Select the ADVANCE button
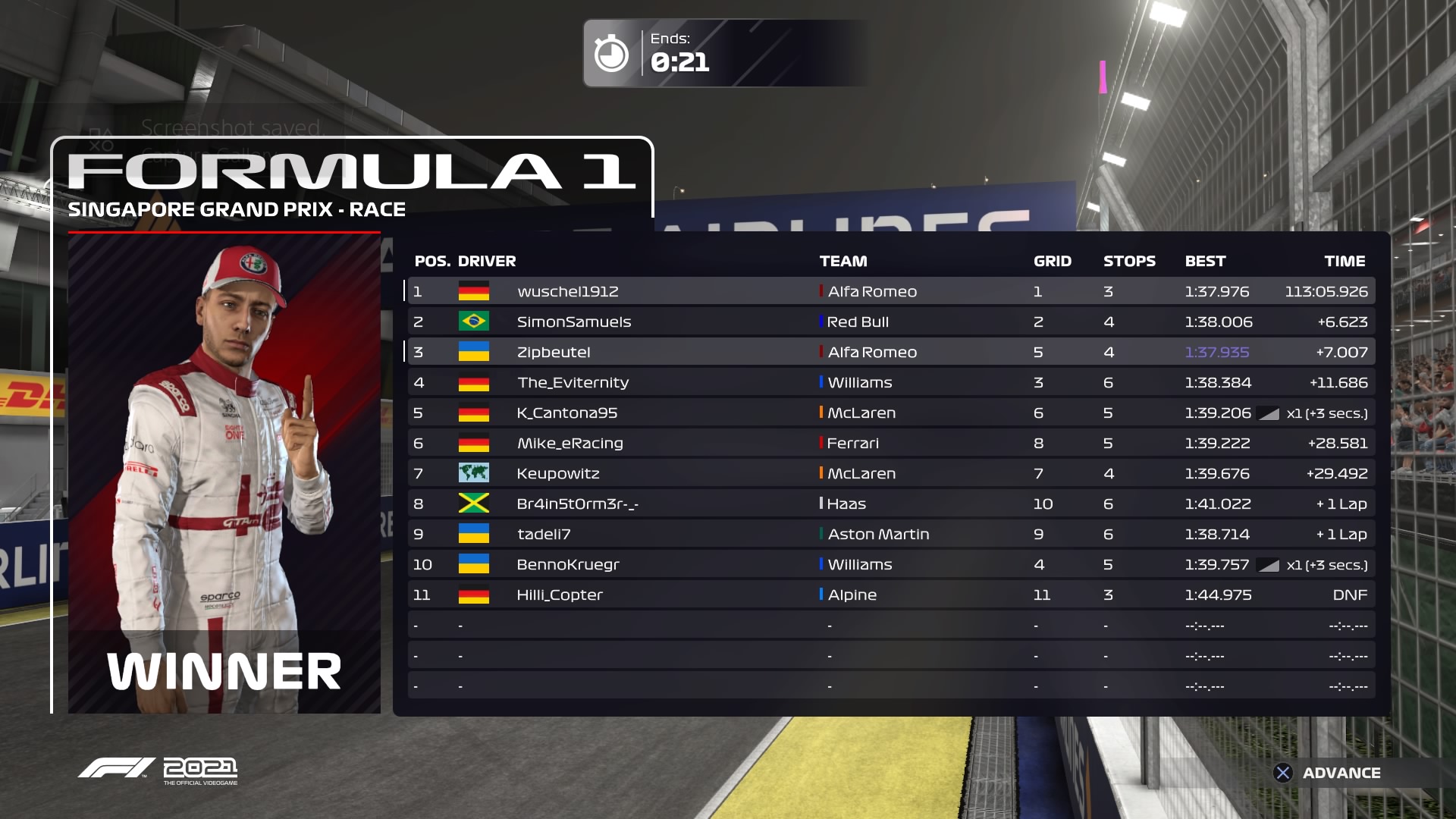 [x=1327, y=773]
